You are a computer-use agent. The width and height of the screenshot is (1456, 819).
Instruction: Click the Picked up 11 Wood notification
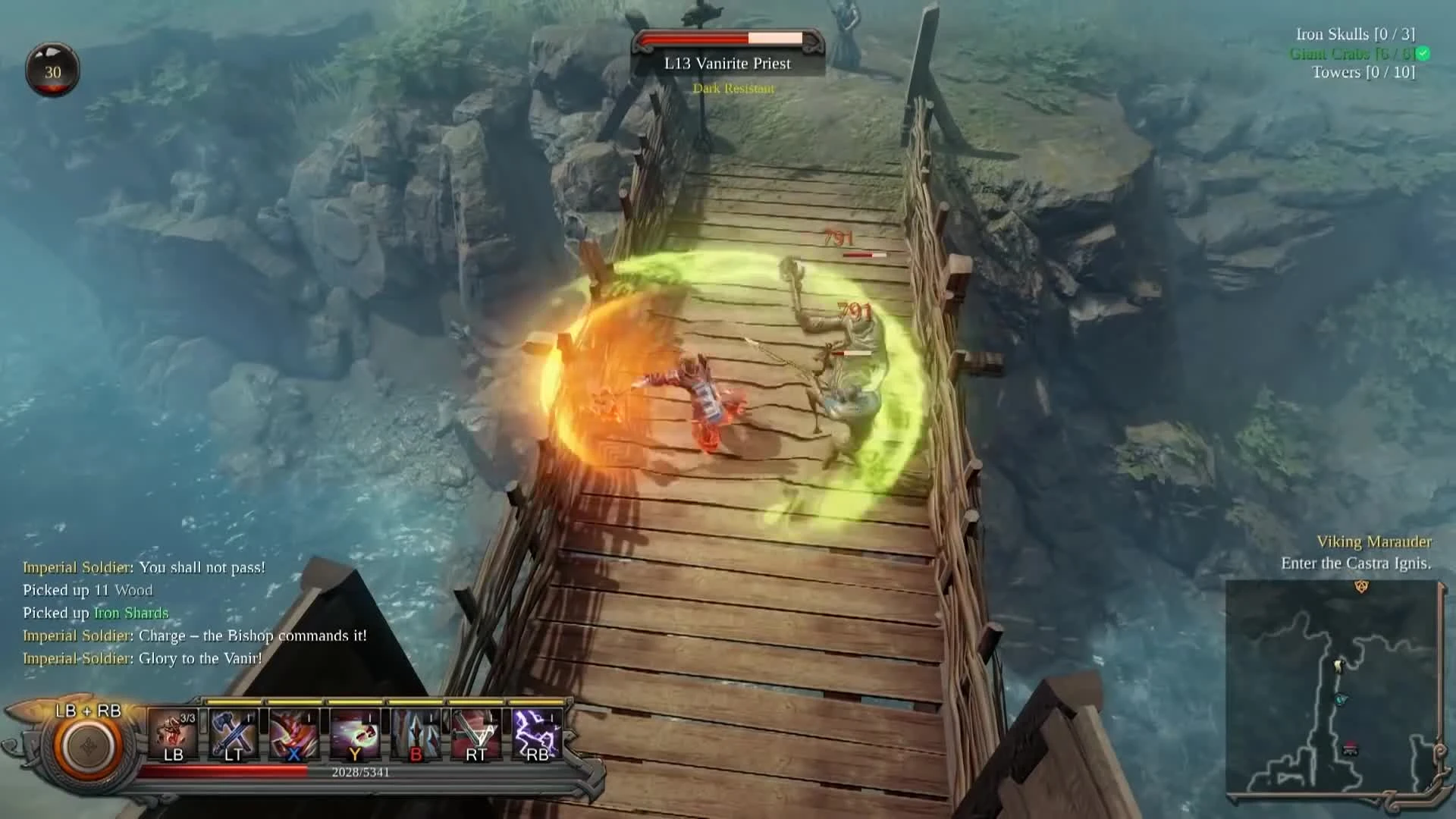(x=87, y=590)
